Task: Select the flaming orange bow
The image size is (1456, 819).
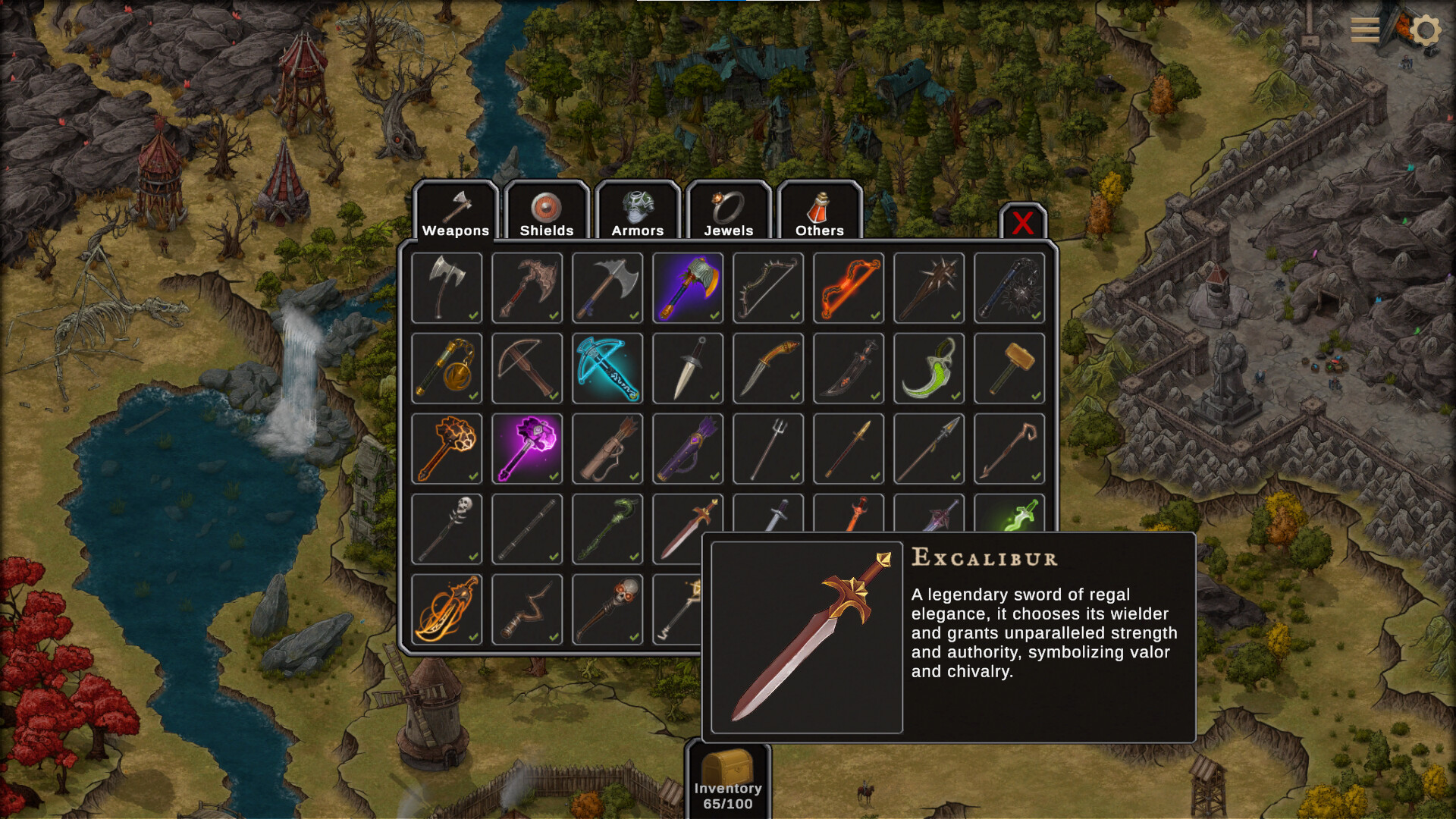Action: point(849,288)
